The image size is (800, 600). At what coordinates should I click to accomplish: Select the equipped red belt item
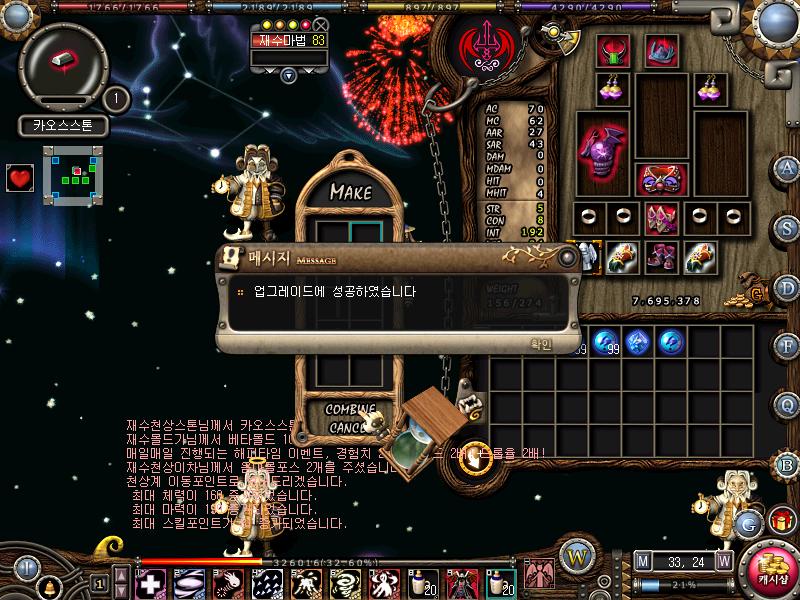[661, 181]
